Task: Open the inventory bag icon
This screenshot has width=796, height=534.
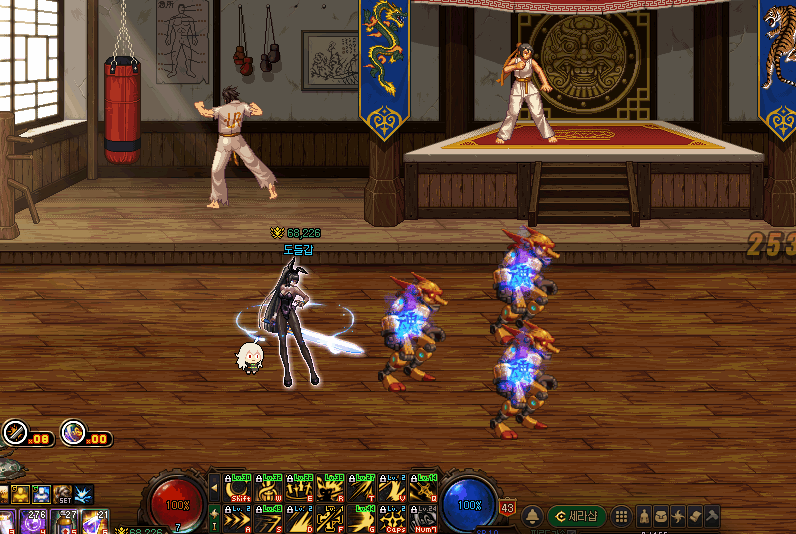Action: point(662,516)
